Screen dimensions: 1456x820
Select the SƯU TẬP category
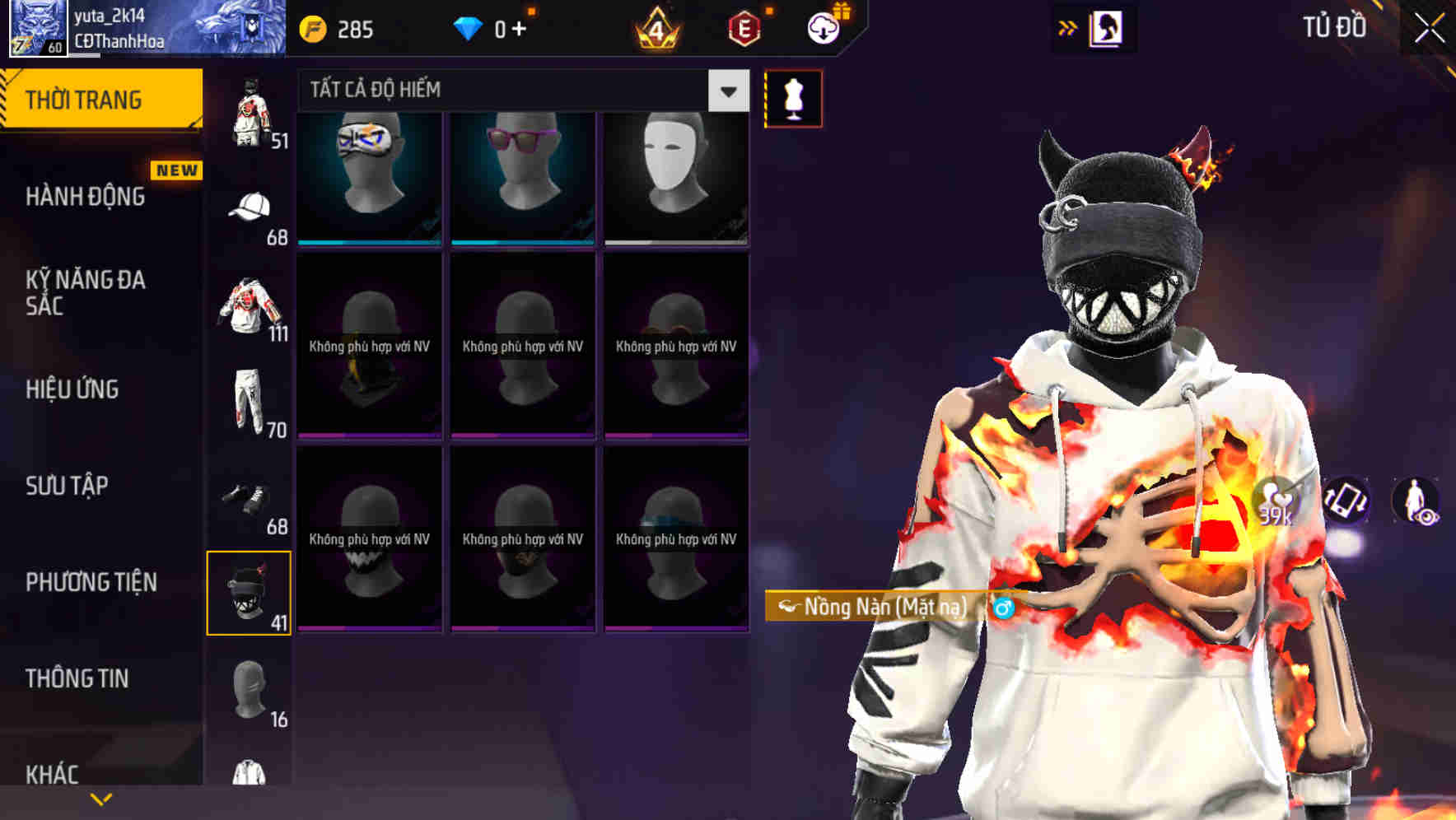(66, 487)
